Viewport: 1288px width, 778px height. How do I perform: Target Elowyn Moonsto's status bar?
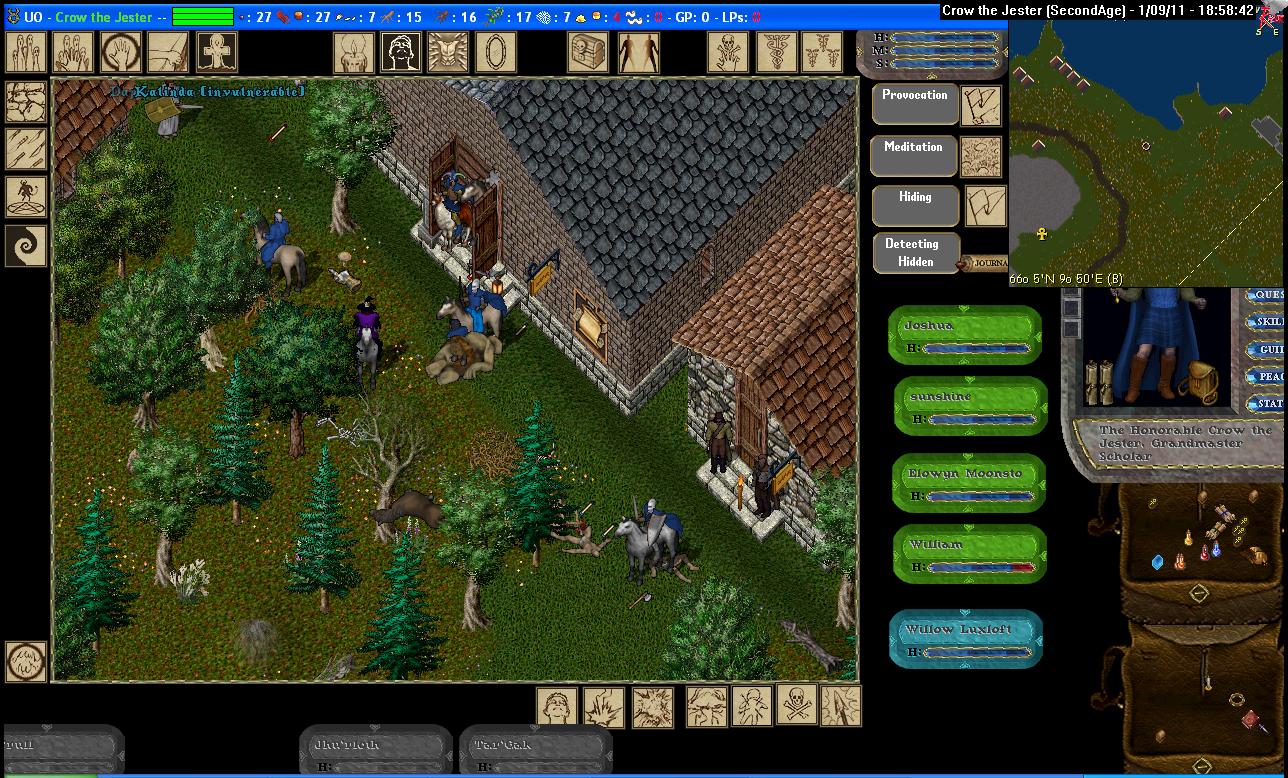click(x=969, y=484)
